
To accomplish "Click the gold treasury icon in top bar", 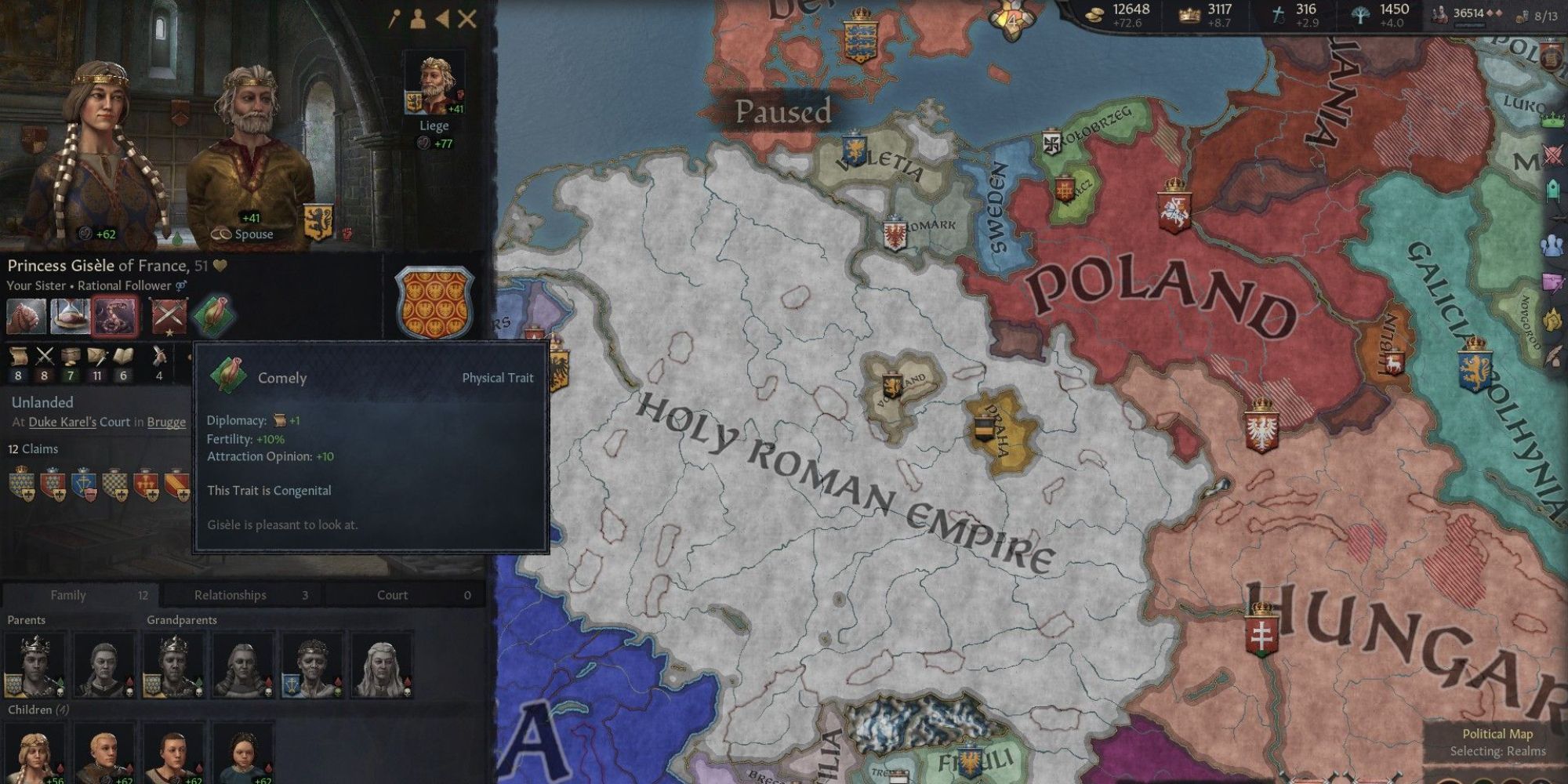I will click(x=1094, y=13).
